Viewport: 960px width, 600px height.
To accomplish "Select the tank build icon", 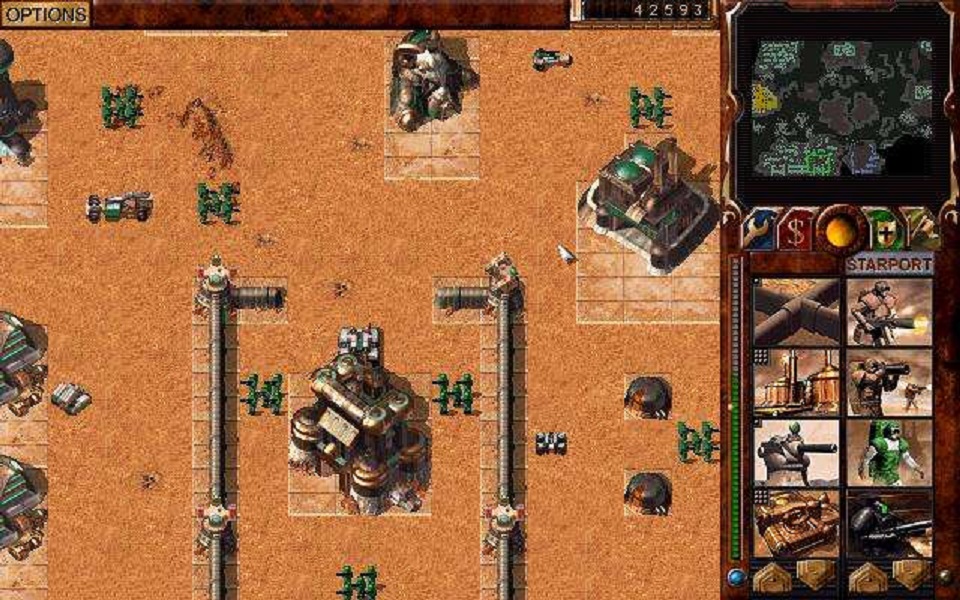I will [x=796, y=522].
